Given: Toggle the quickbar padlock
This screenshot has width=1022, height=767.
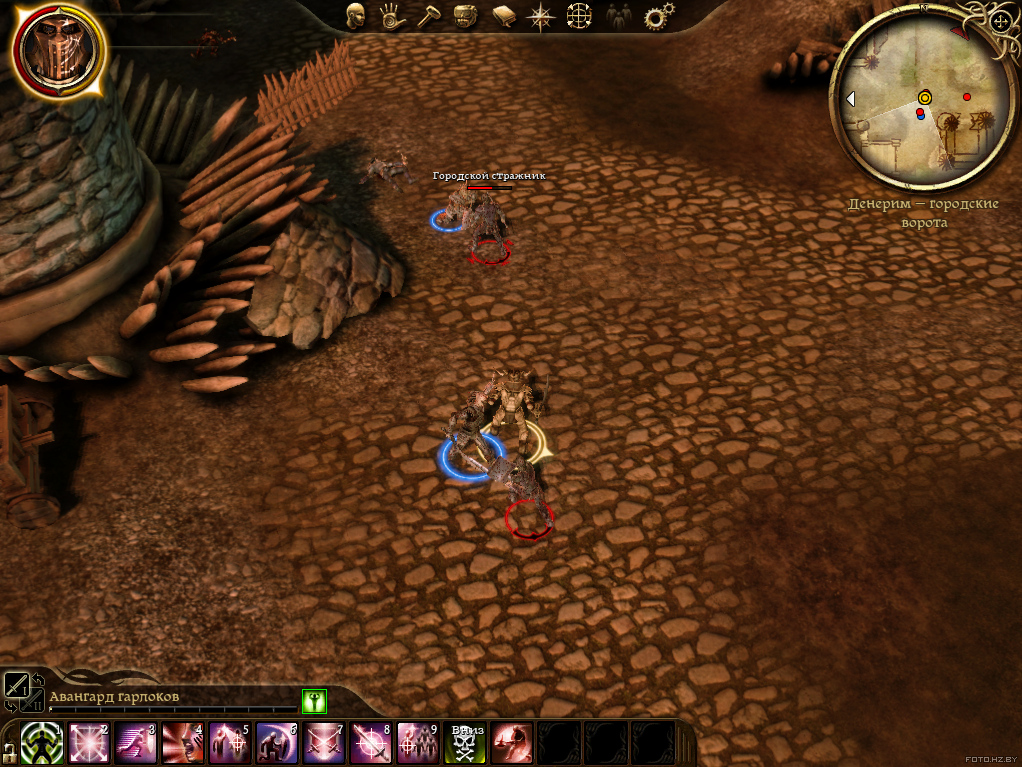Looking at the screenshot, I should pyautogui.click(x=8, y=750).
